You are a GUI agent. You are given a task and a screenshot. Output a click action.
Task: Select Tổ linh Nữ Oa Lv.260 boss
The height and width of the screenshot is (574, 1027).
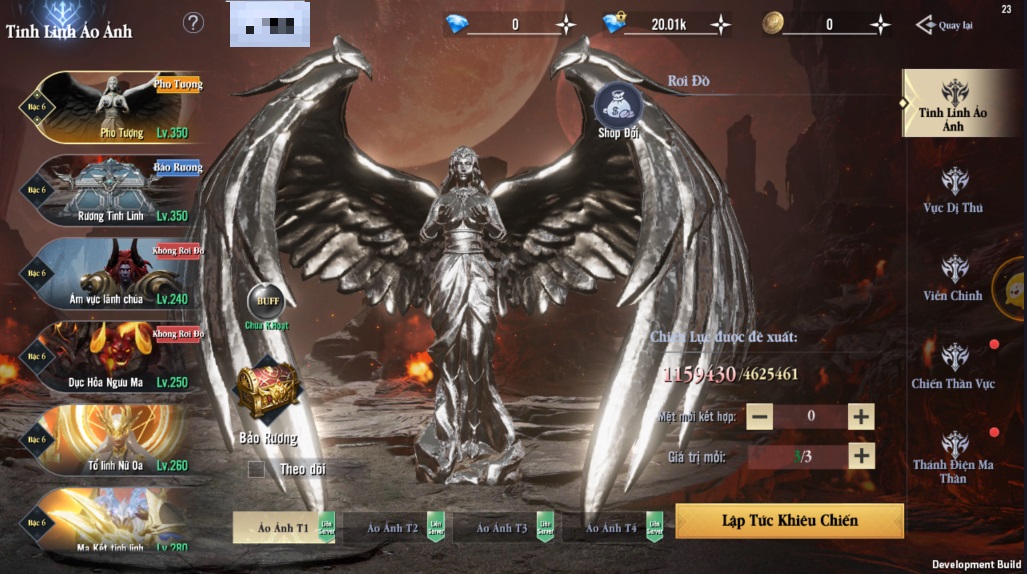112,440
